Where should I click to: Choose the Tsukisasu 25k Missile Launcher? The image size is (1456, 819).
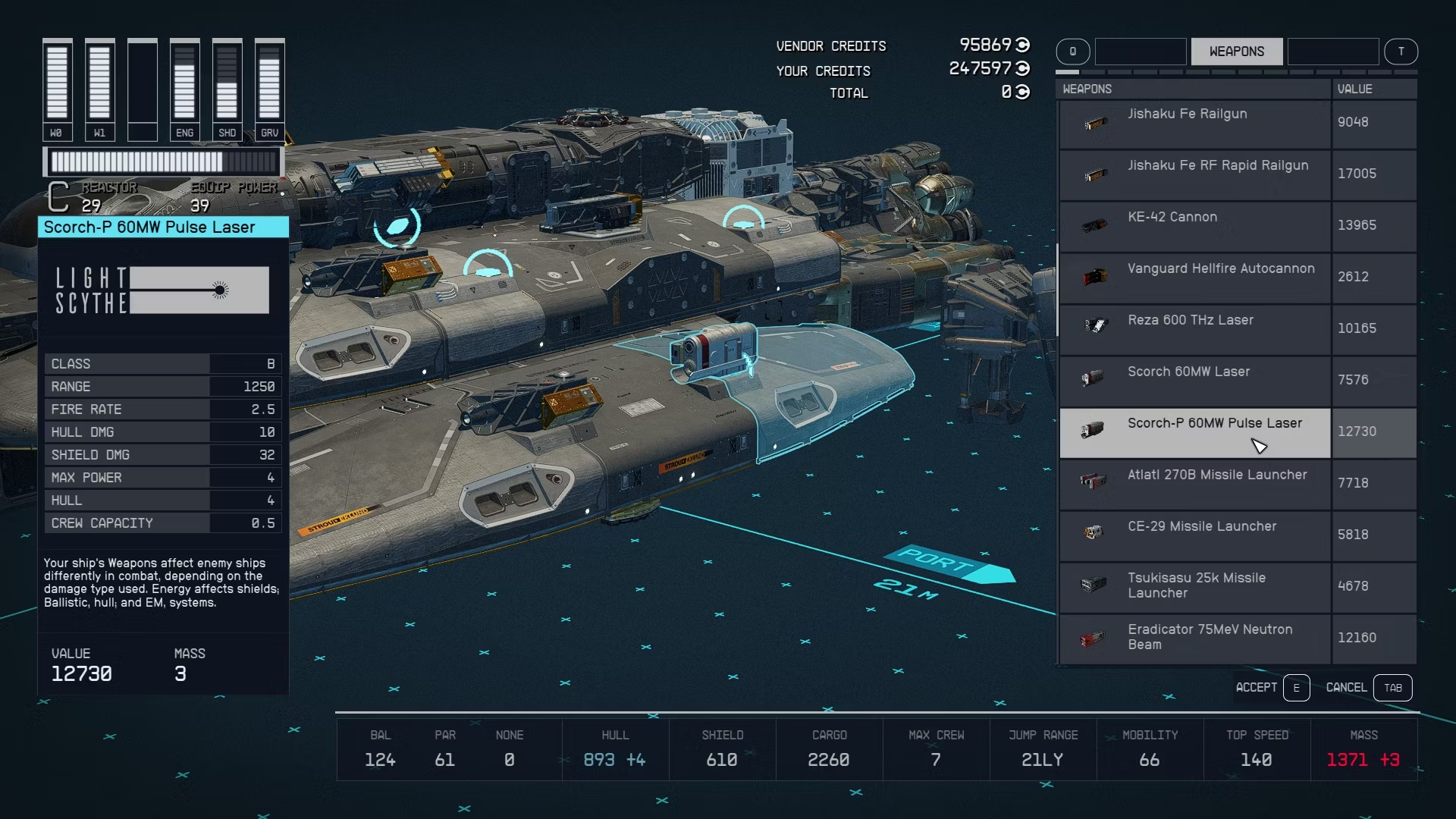tap(1195, 587)
